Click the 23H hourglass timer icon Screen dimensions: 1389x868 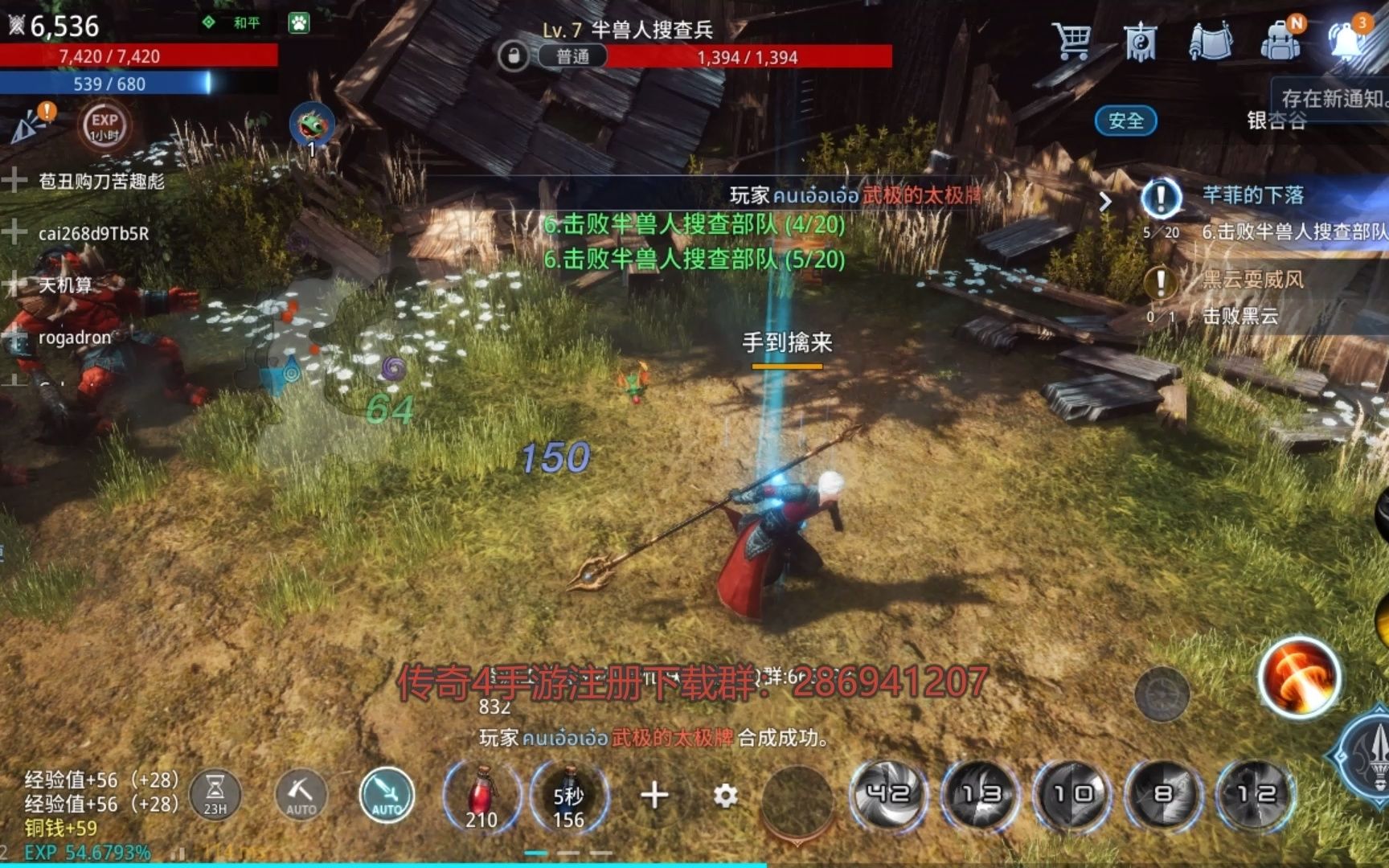(215, 796)
